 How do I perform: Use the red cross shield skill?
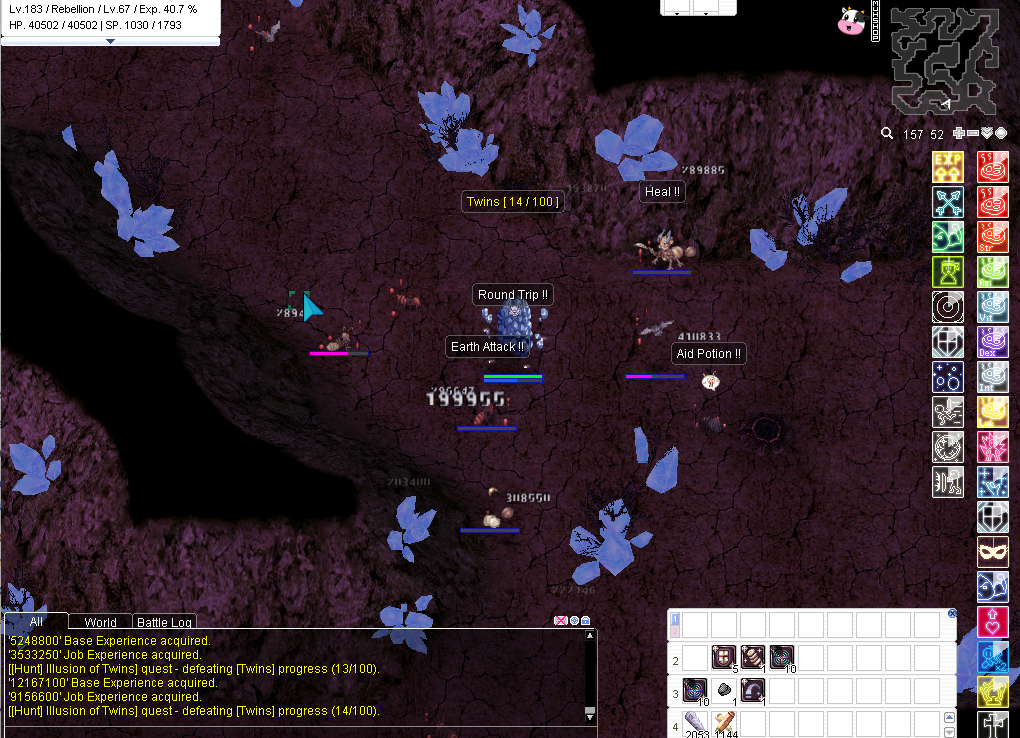[723, 658]
